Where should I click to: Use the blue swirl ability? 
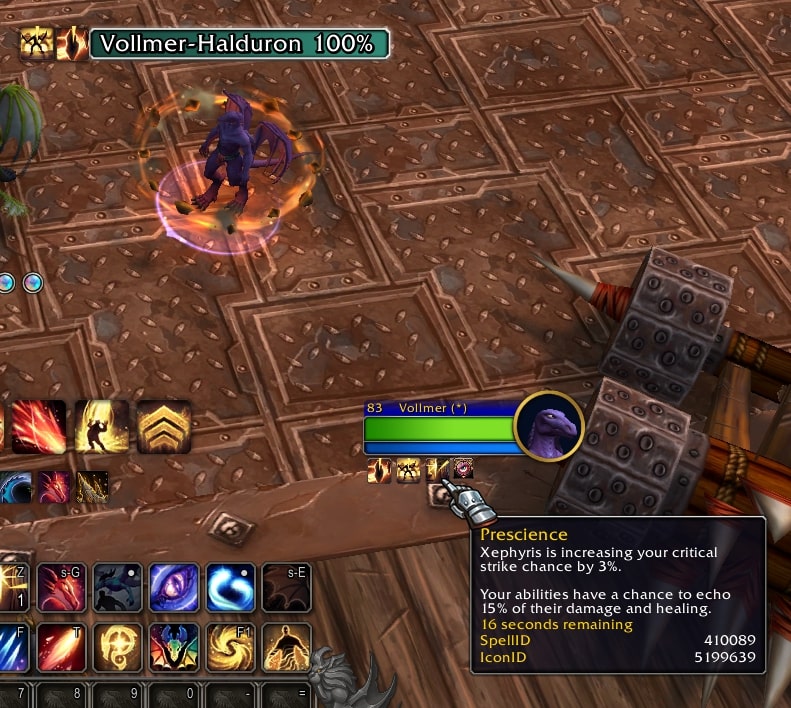click(x=230, y=587)
